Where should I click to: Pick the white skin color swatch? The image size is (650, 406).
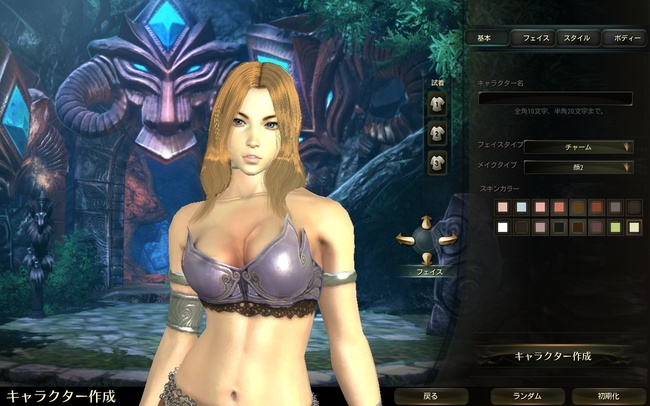pos(503,227)
